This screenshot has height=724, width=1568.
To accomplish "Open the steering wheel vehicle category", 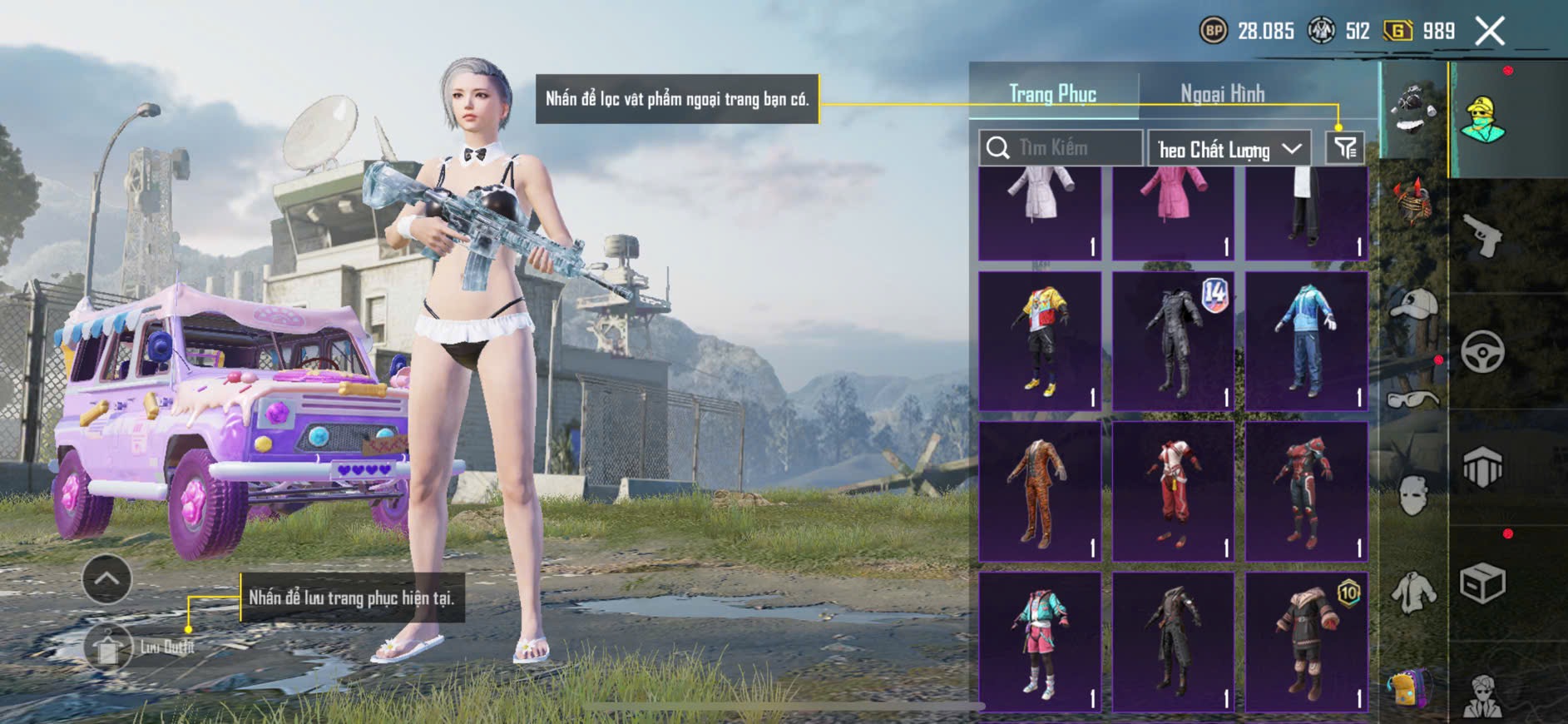I will [1482, 351].
